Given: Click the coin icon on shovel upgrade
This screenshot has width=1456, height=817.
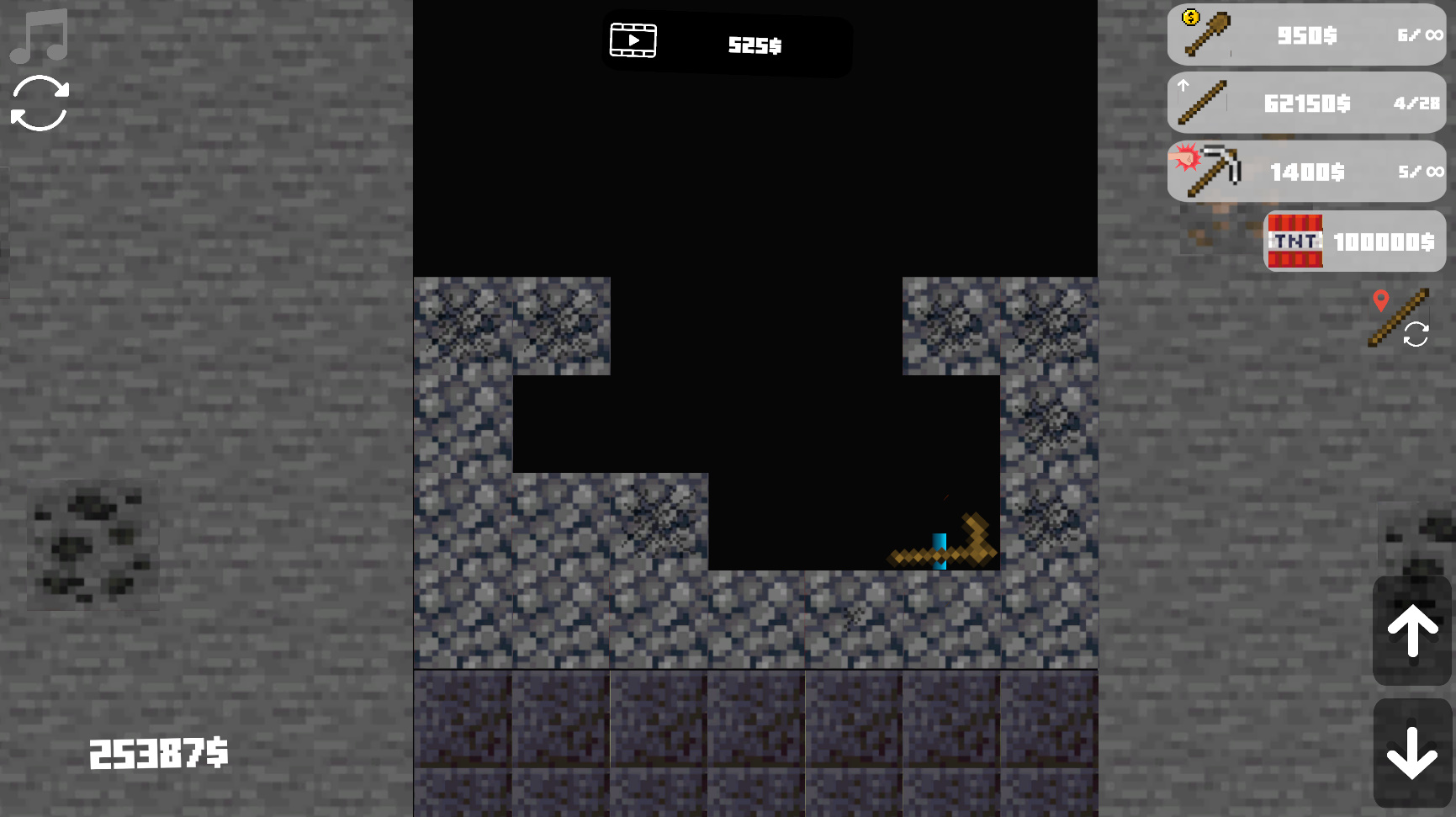Looking at the screenshot, I should (1193, 17).
